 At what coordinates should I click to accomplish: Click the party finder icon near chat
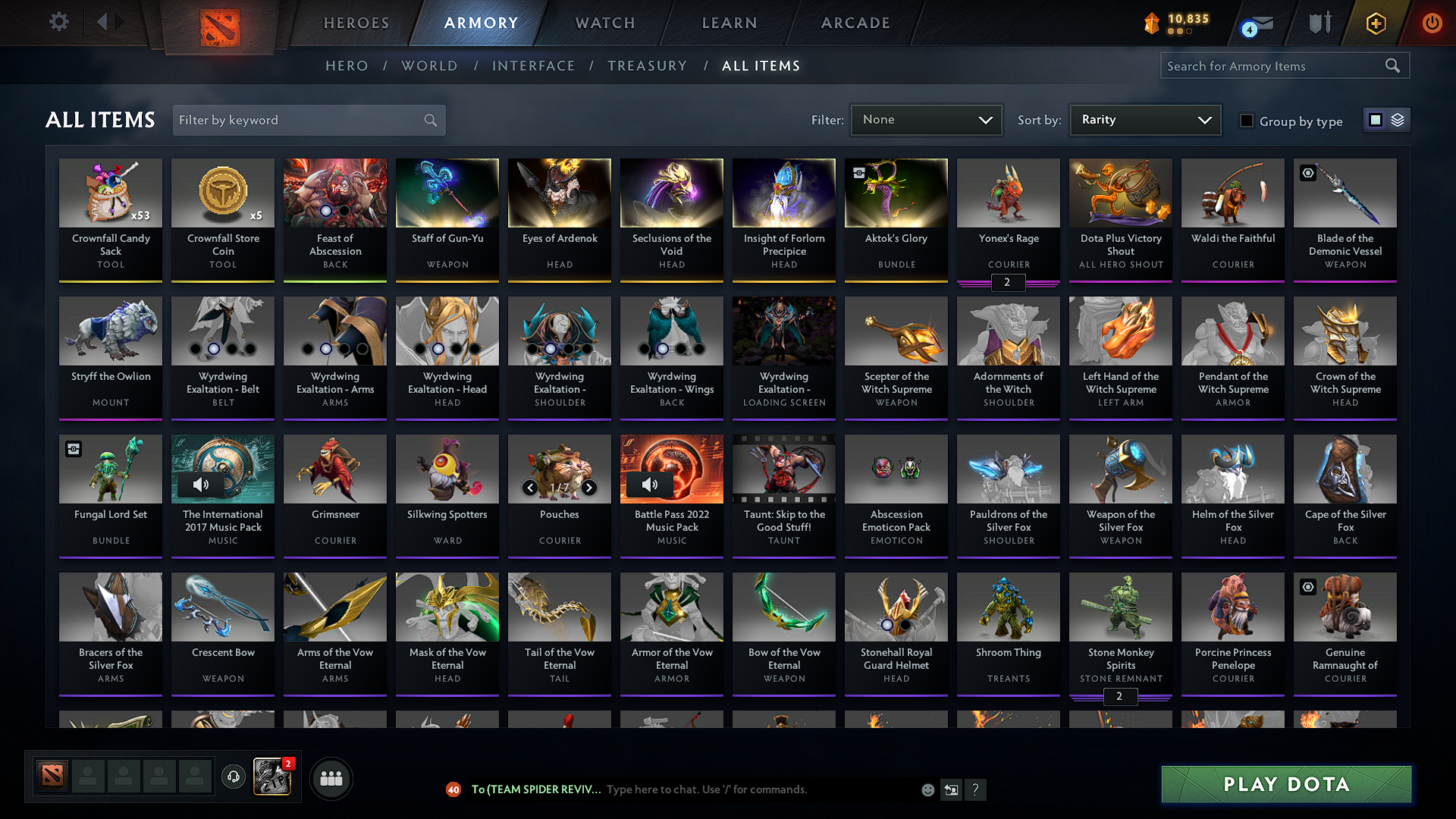pos(331,777)
